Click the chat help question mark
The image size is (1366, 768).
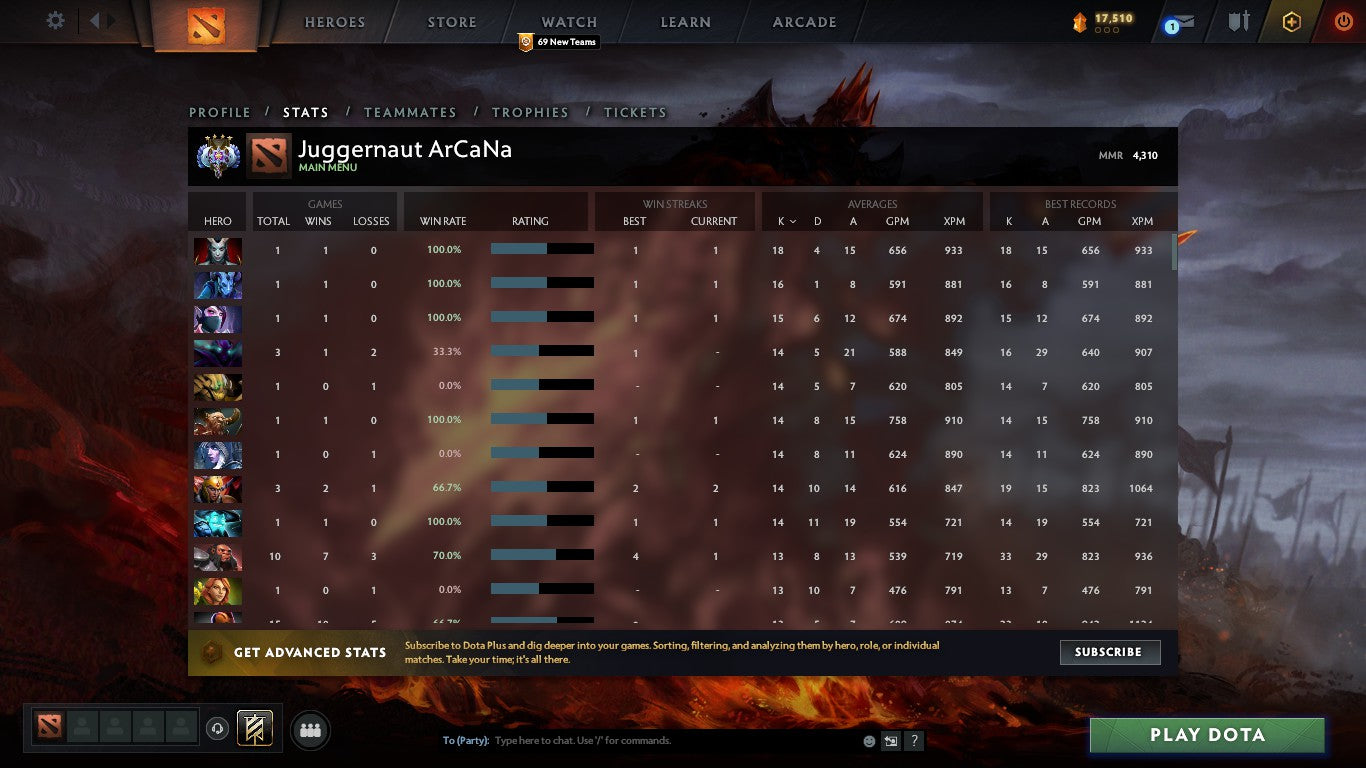pyautogui.click(x=913, y=740)
